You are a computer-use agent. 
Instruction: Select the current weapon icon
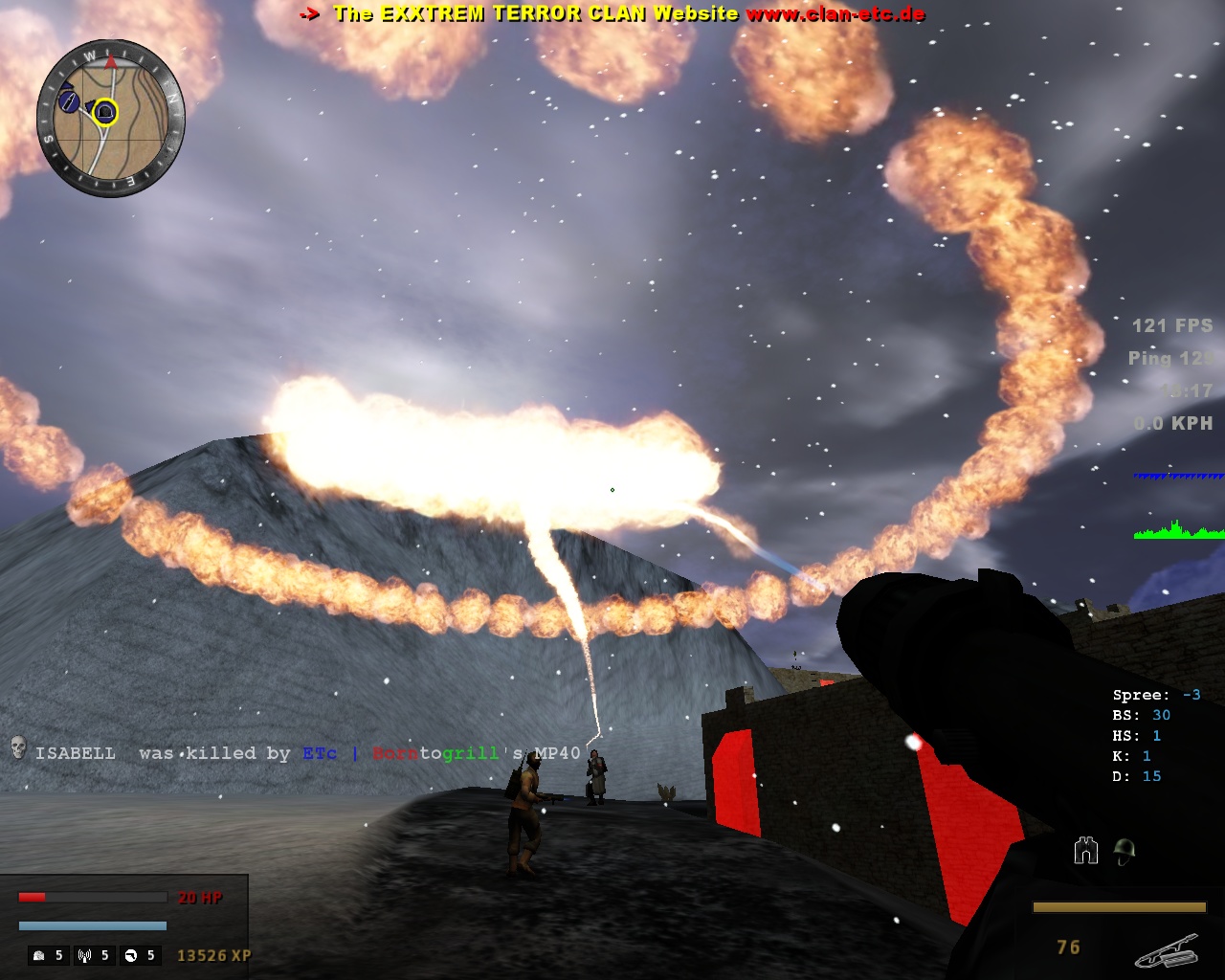(x=1167, y=950)
